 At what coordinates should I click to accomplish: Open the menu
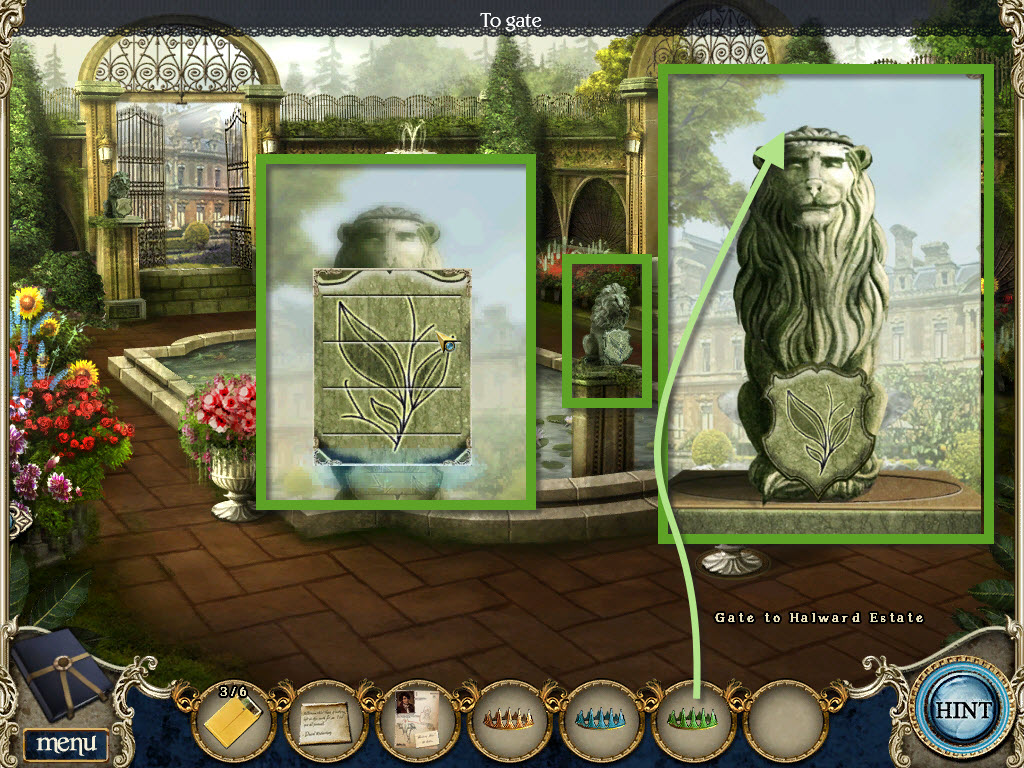66,743
